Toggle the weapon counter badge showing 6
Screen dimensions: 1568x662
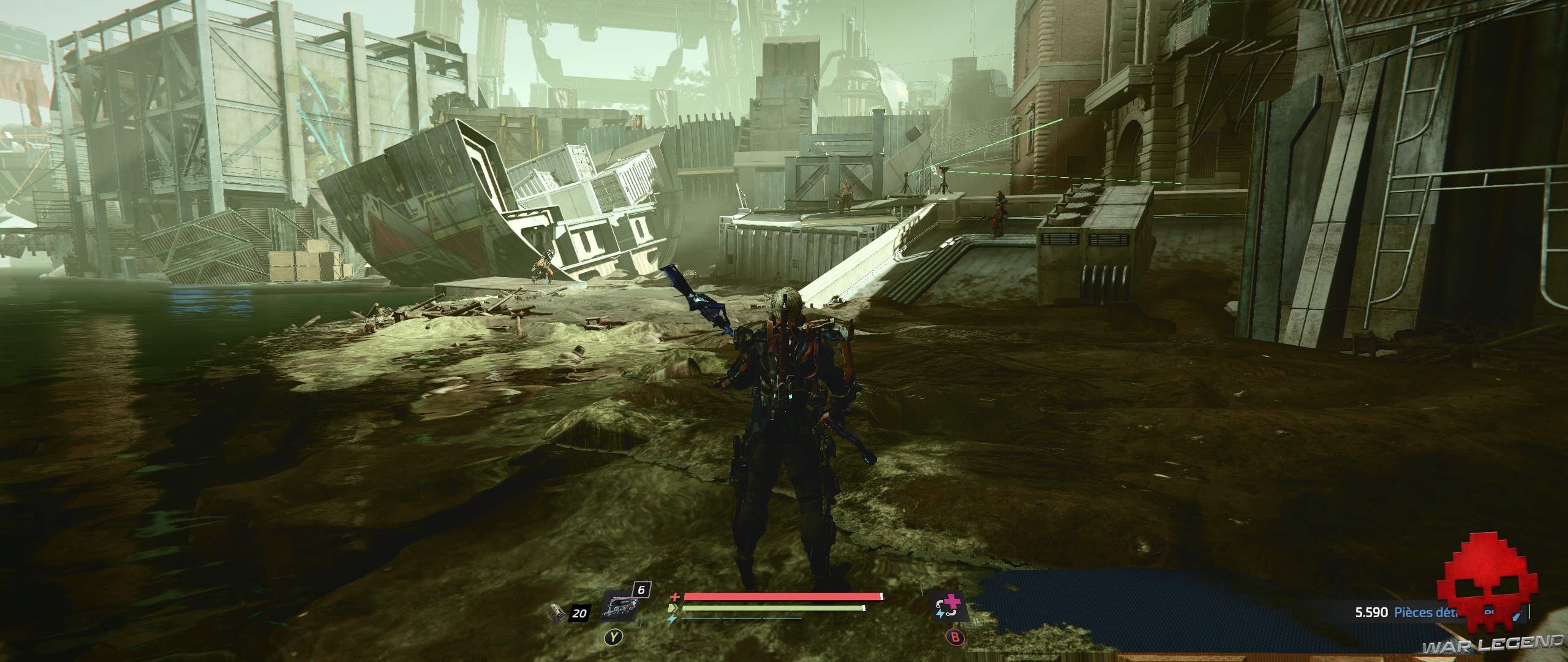(x=641, y=590)
